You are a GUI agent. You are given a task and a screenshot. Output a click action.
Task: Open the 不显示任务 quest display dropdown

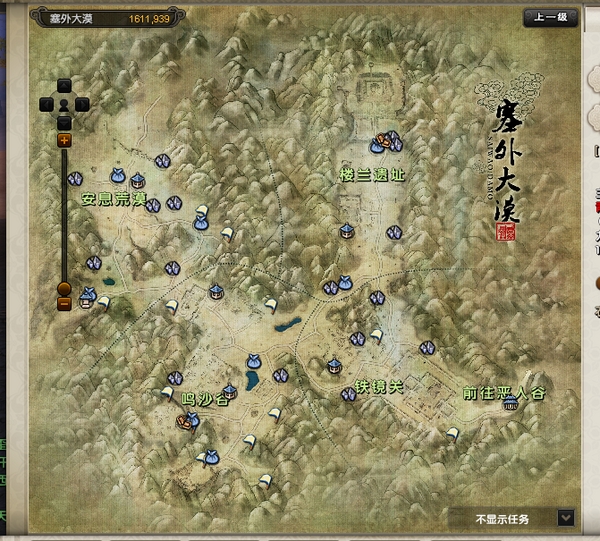click(566, 517)
